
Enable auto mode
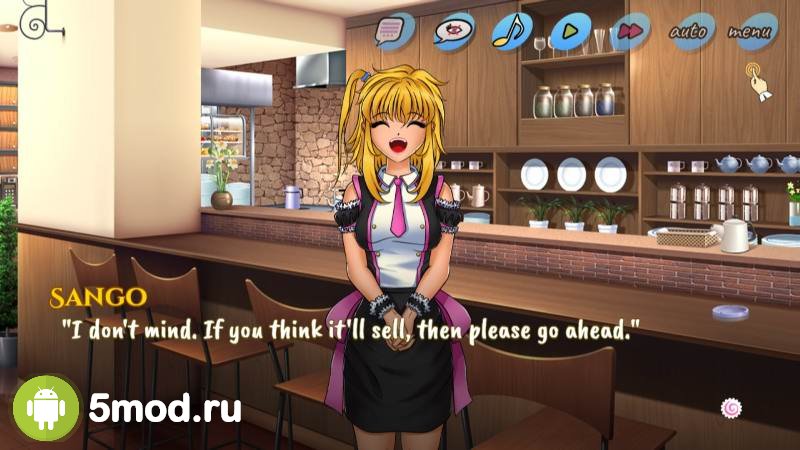coord(690,31)
